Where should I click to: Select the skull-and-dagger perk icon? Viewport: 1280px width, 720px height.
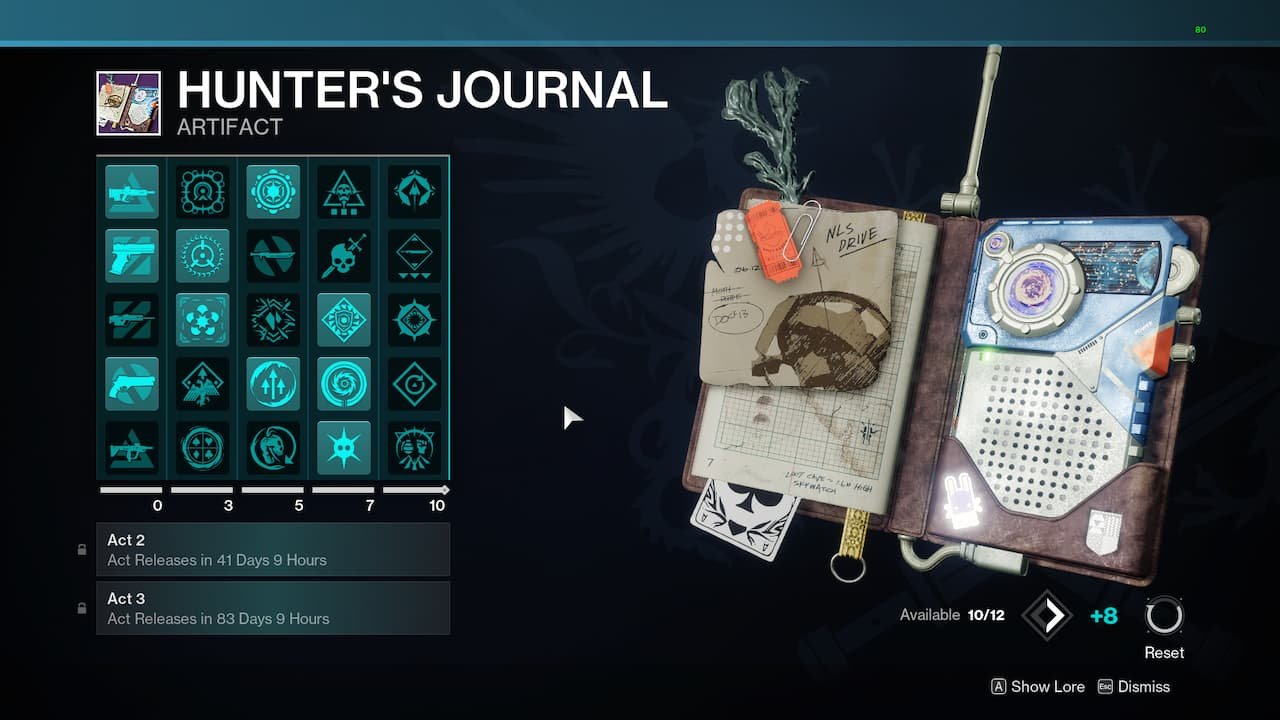point(344,255)
